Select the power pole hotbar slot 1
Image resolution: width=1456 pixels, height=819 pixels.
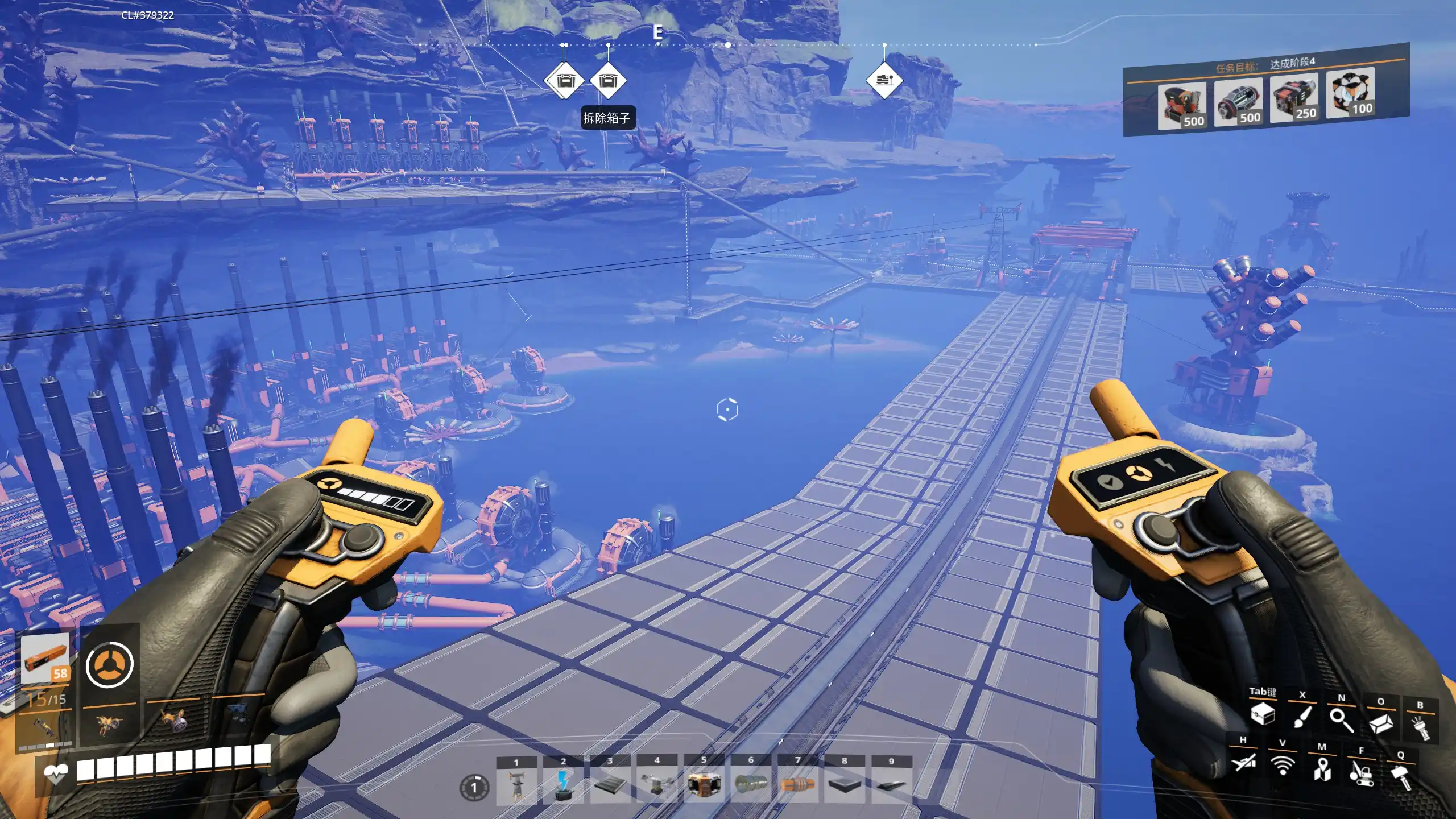click(x=516, y=786)
